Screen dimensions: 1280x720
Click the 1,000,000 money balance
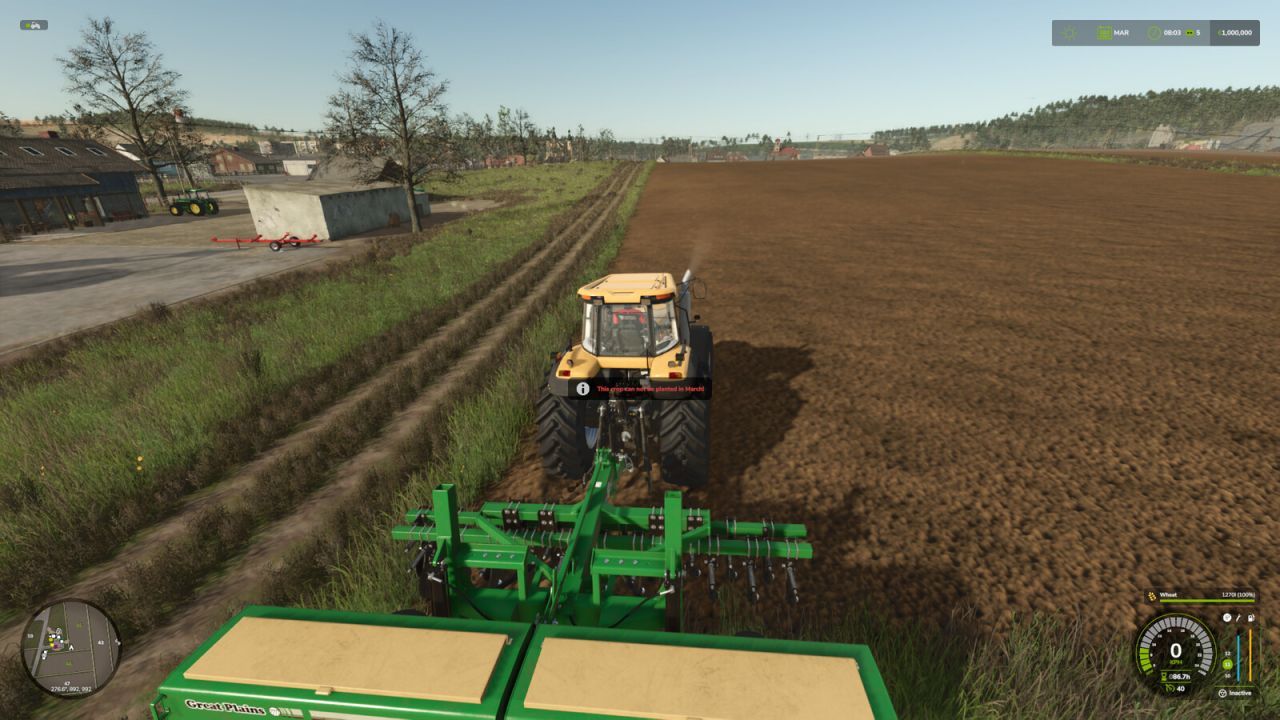click(1237, 32)
